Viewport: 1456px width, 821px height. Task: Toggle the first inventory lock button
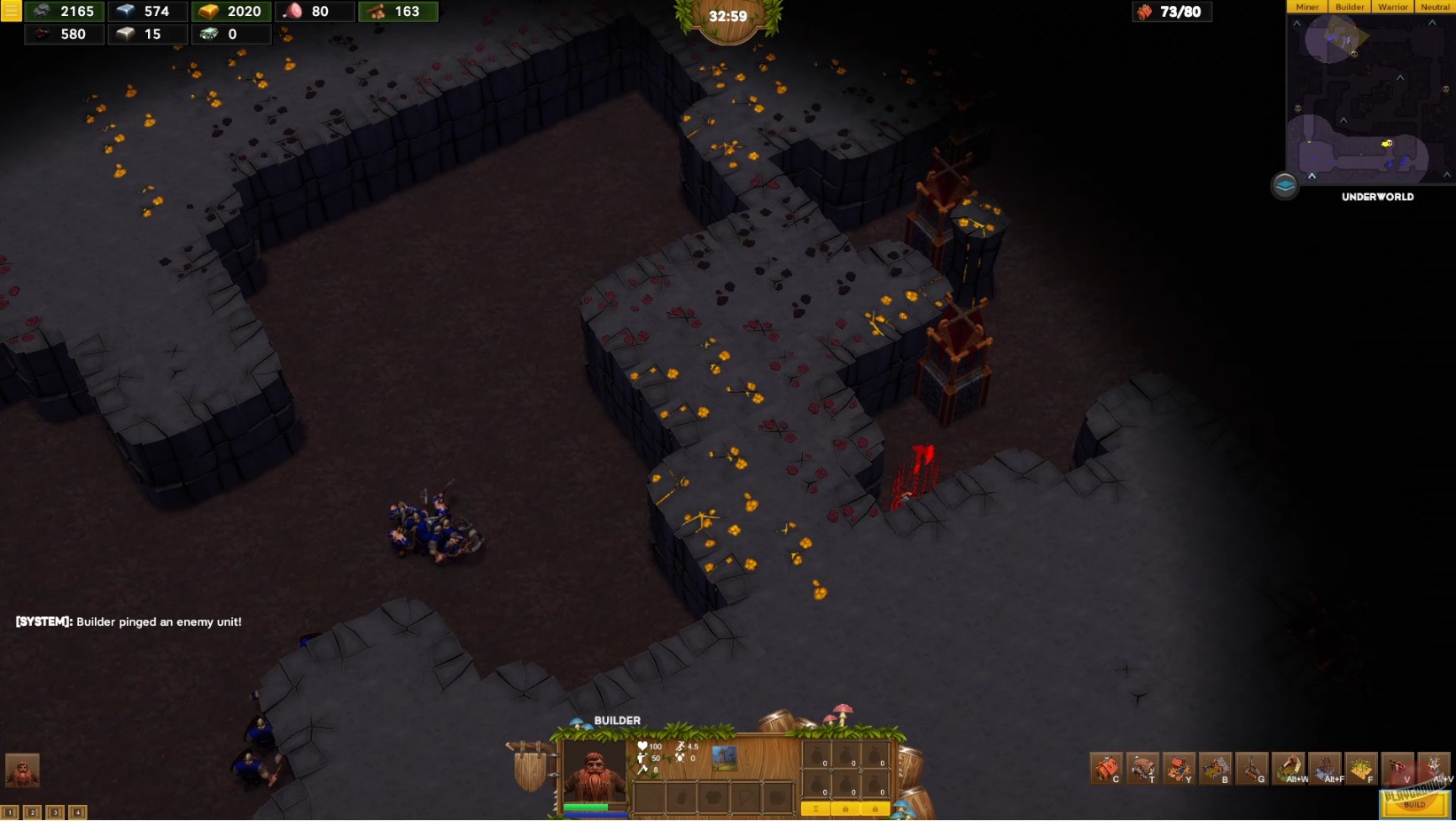(x=845, y=809)
